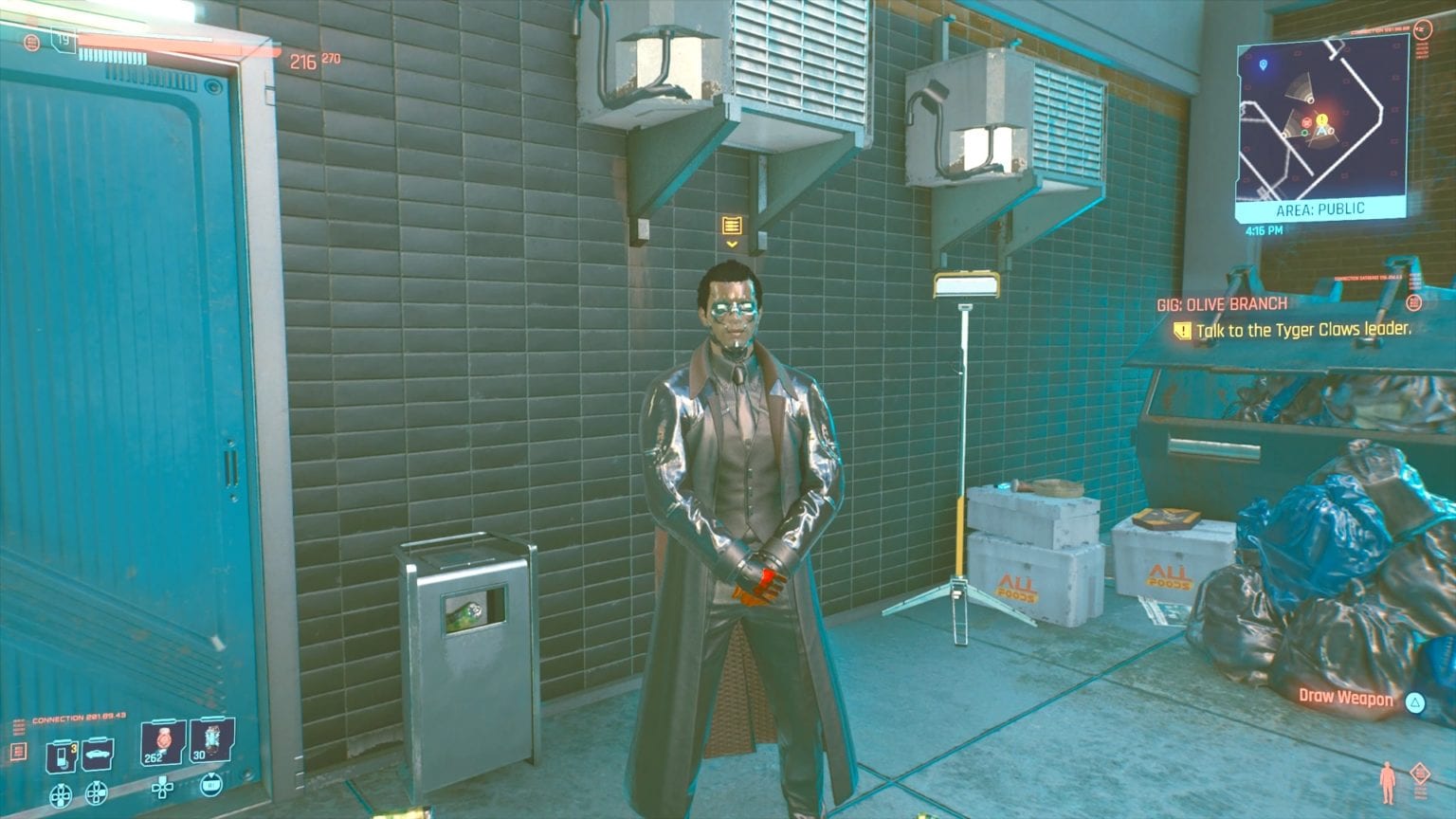Screen dimensions: 1456x819
Task: Toggle the red connection indicator top right
Action: coord(1425,29)
